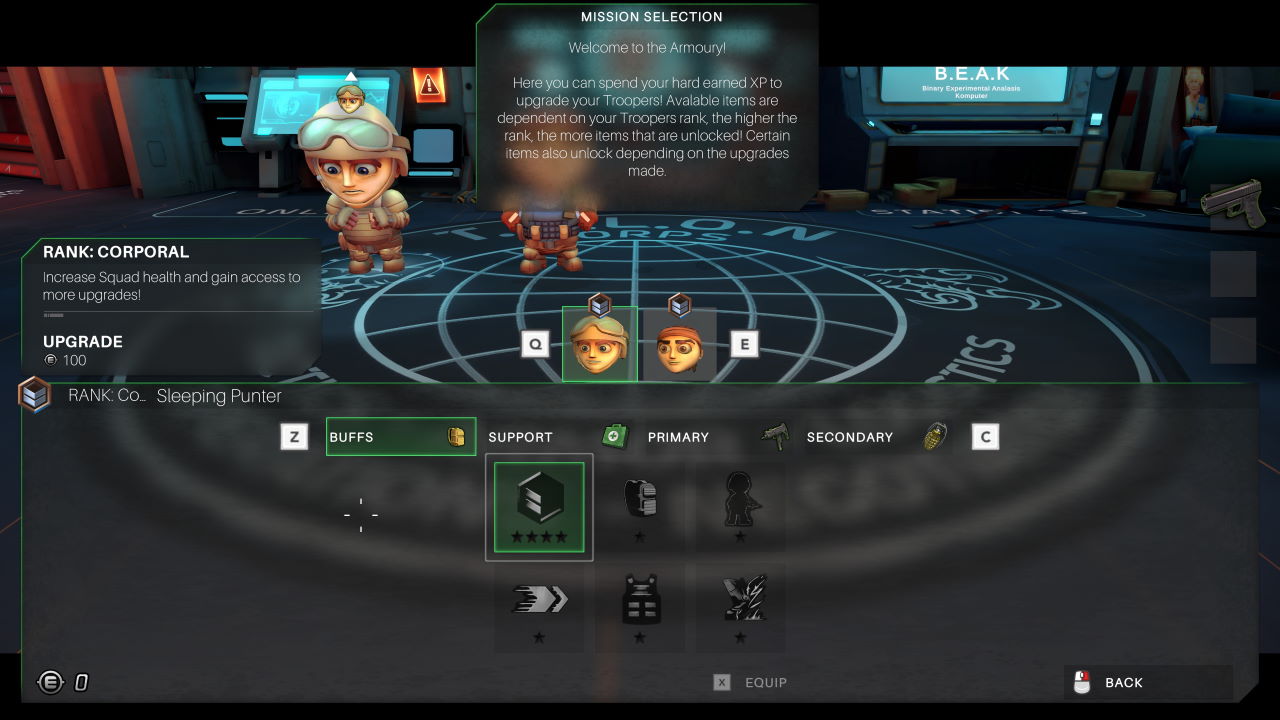Choose the backpack buff upgrade
Image resolution: width=1280 pixels, height=720 pixels.
tap(640, 507)
